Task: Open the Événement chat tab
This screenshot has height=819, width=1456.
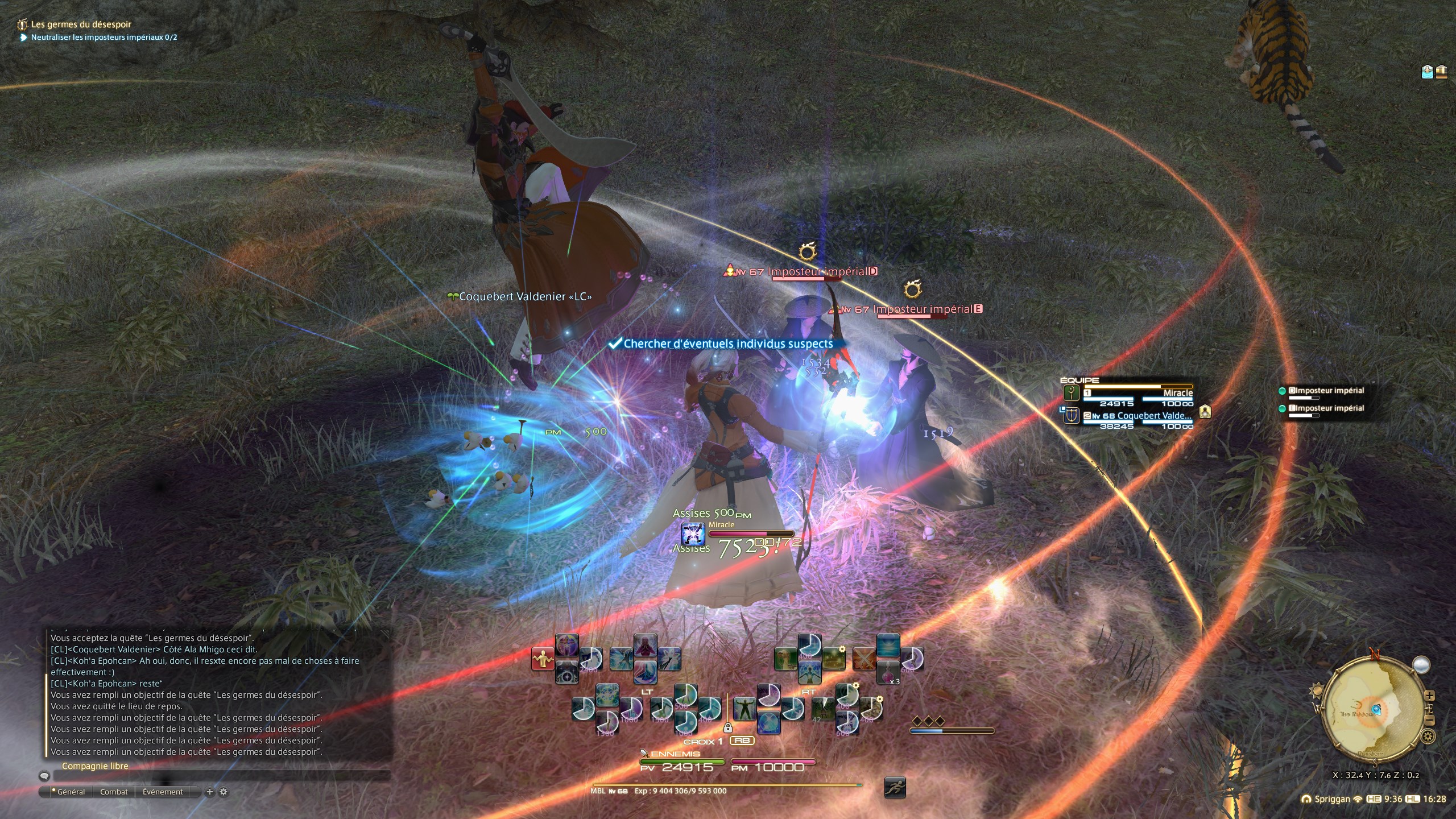Action: pyautogui.click(x=163, y=792)
